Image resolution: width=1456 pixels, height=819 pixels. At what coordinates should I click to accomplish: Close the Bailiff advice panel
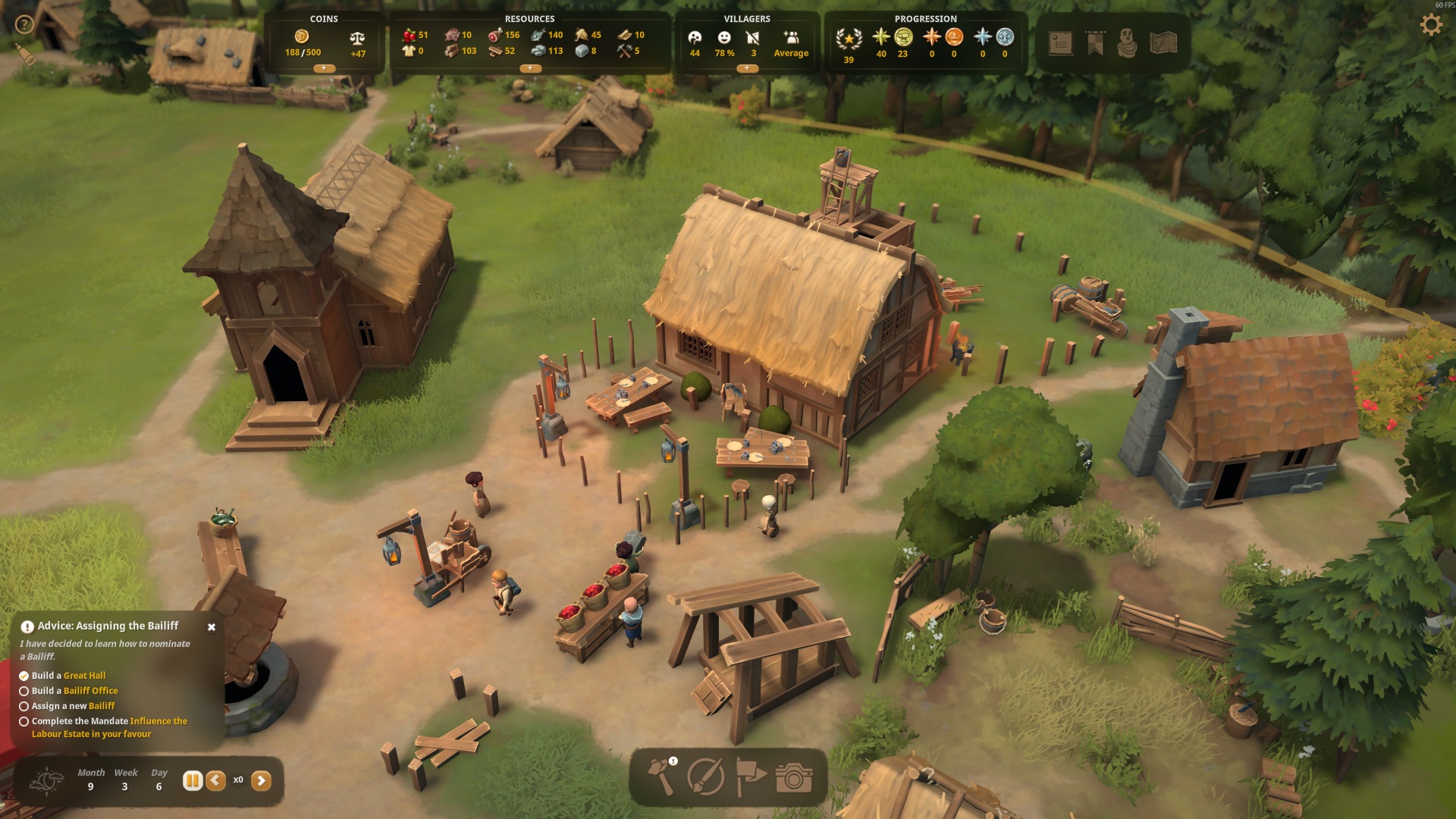212,627
